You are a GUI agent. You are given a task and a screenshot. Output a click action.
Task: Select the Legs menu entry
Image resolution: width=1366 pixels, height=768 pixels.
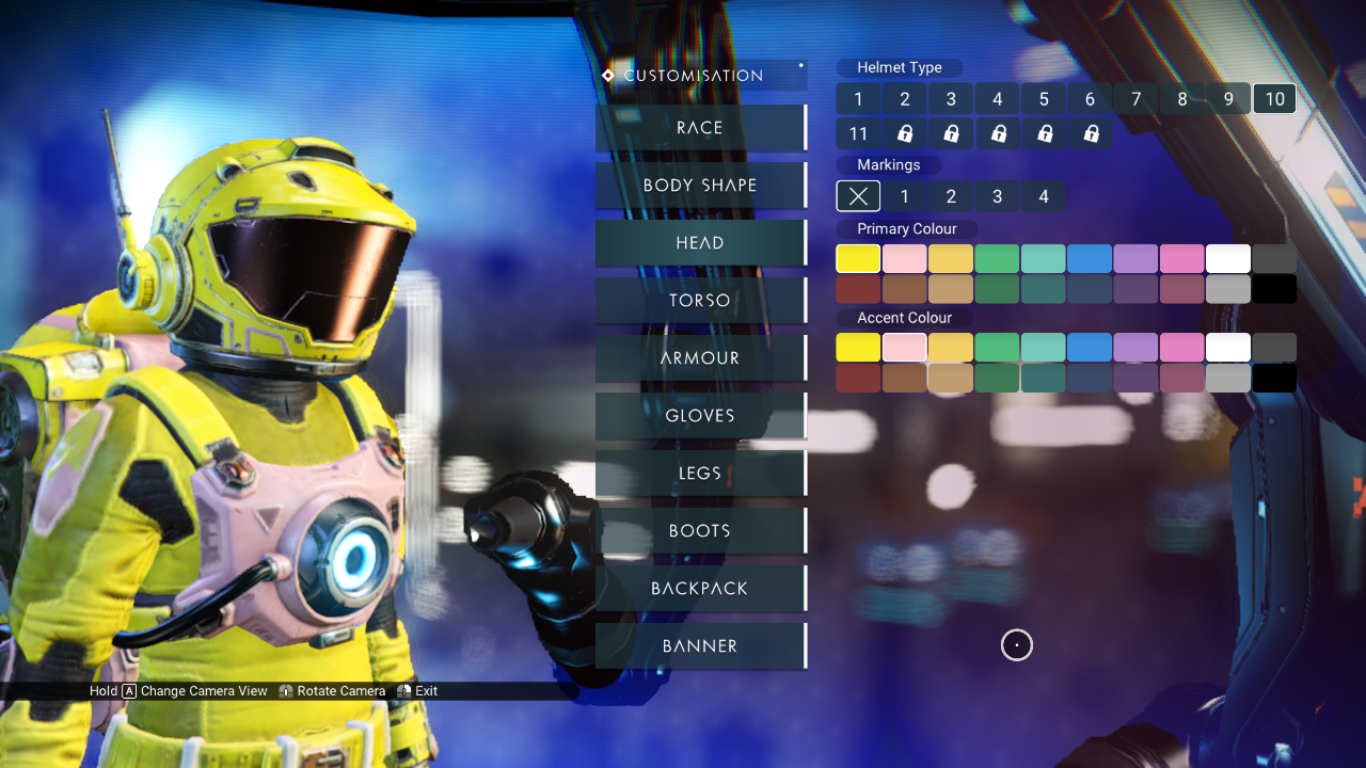click(700, 473)
